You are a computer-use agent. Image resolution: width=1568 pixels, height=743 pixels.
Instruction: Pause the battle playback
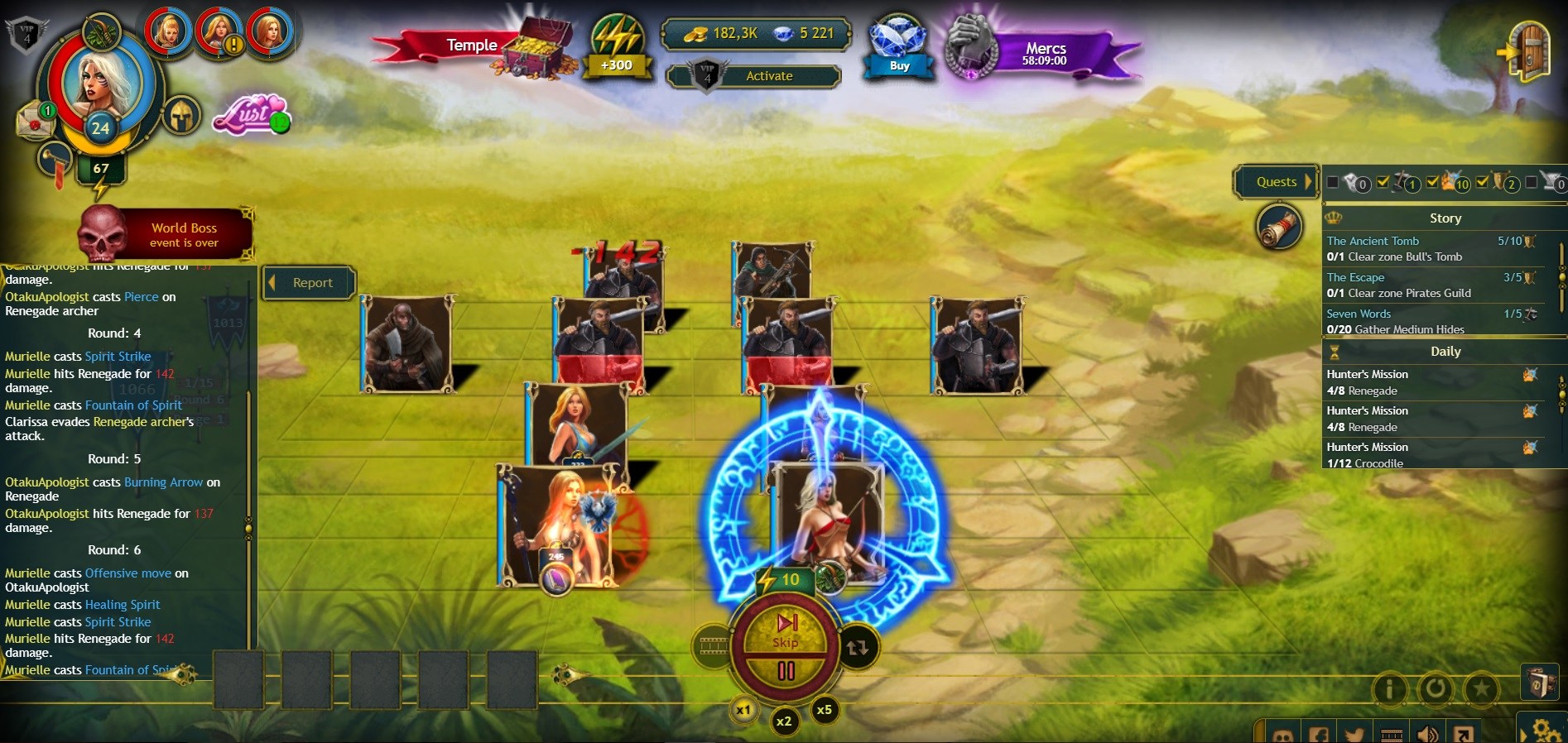pyautogui.click(x=786, y=672)
